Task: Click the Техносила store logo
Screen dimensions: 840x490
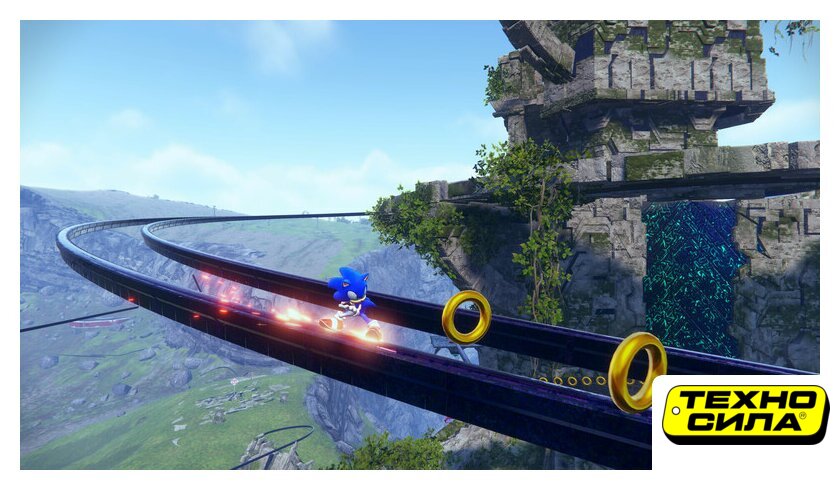Action: tap(745, 412)
